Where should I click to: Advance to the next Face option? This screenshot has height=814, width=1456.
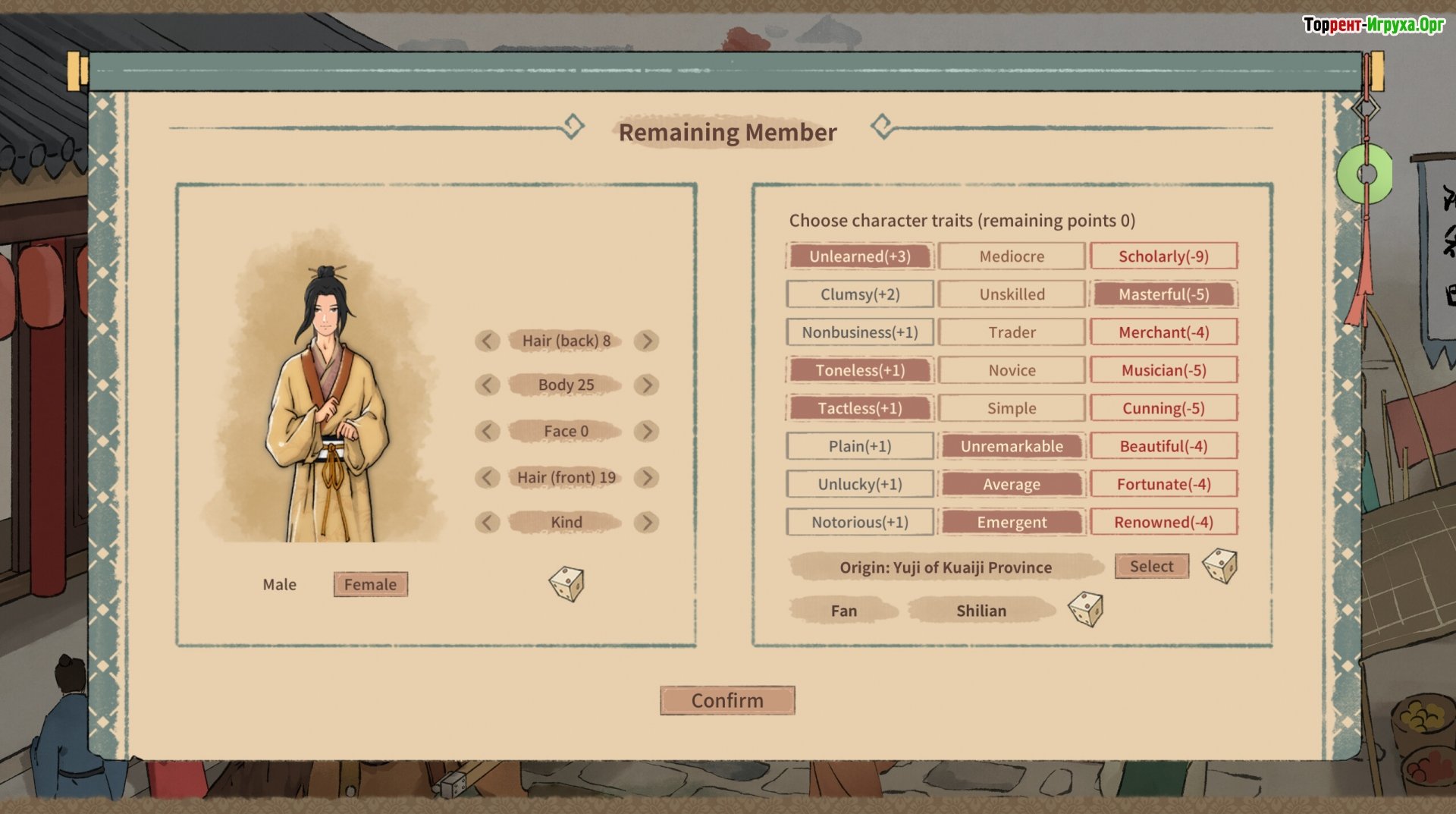[646, 432]
